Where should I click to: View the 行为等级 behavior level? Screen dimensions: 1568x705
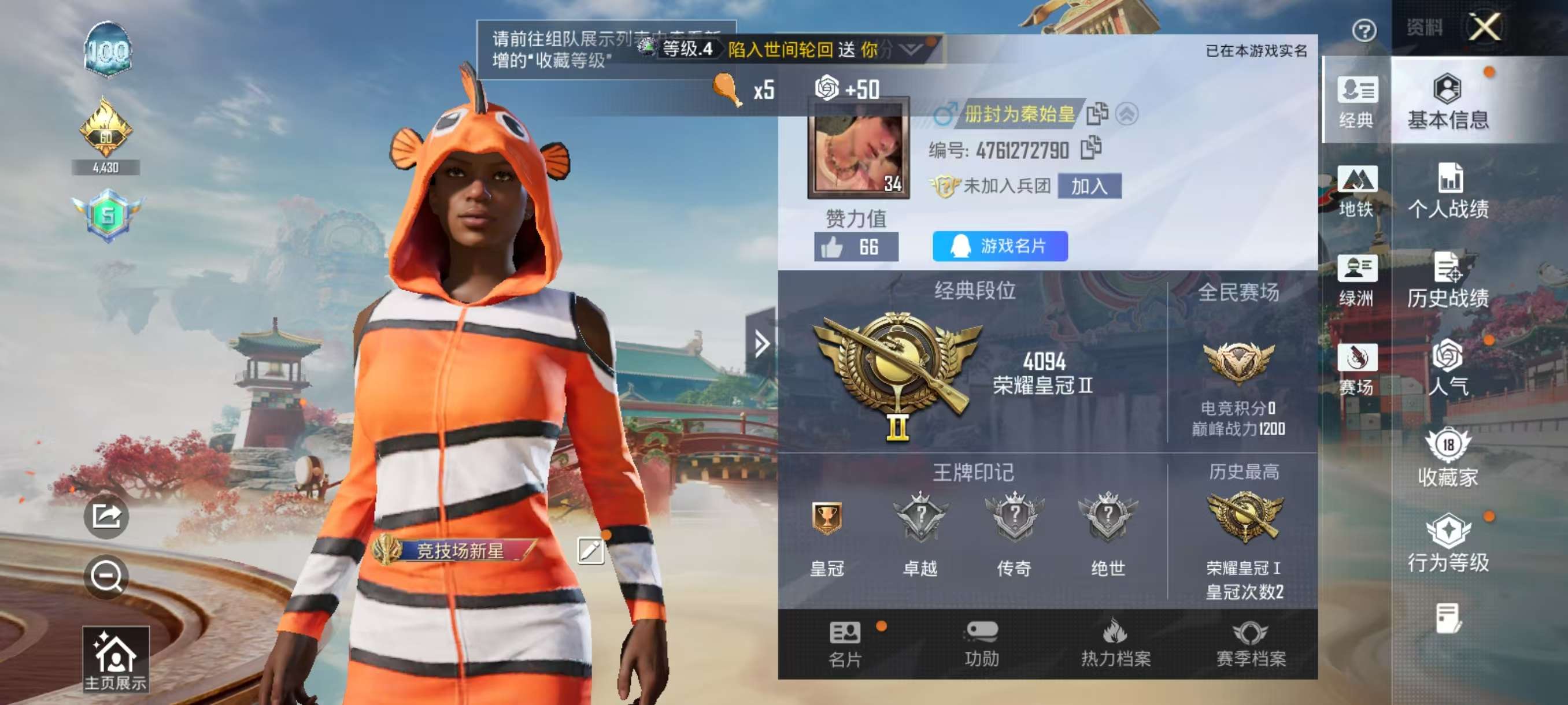tap(1448, 544)
